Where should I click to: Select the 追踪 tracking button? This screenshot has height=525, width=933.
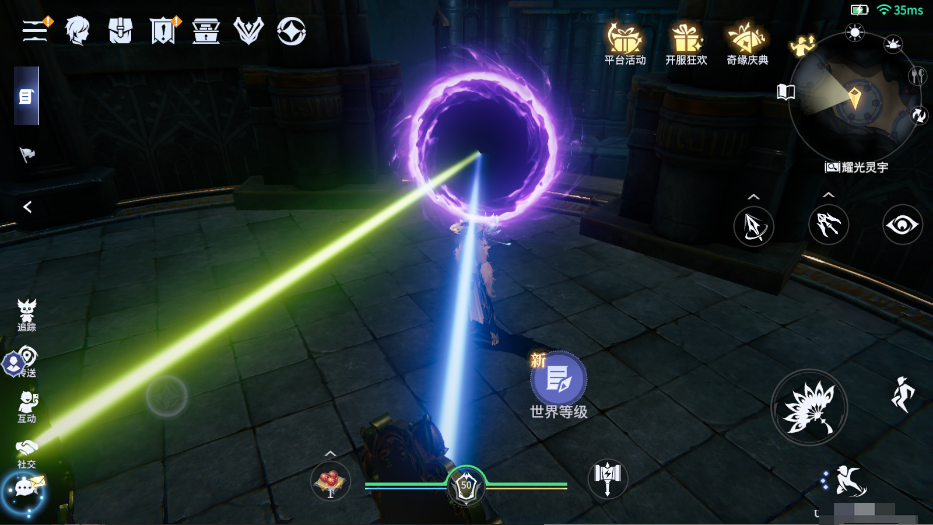[x=27, y=314]
